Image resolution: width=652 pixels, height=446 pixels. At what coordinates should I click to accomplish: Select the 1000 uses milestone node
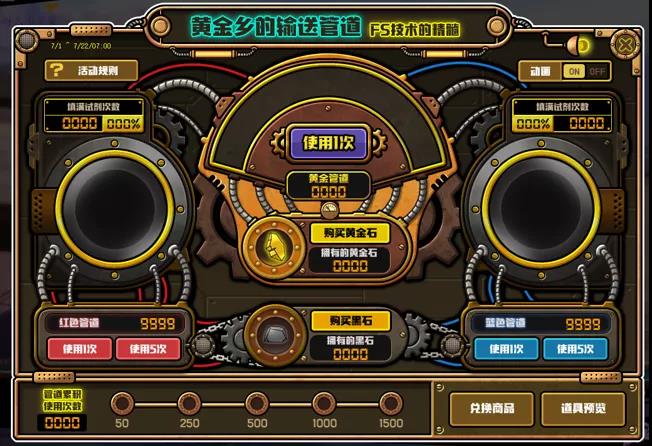(x=324, y=404)
